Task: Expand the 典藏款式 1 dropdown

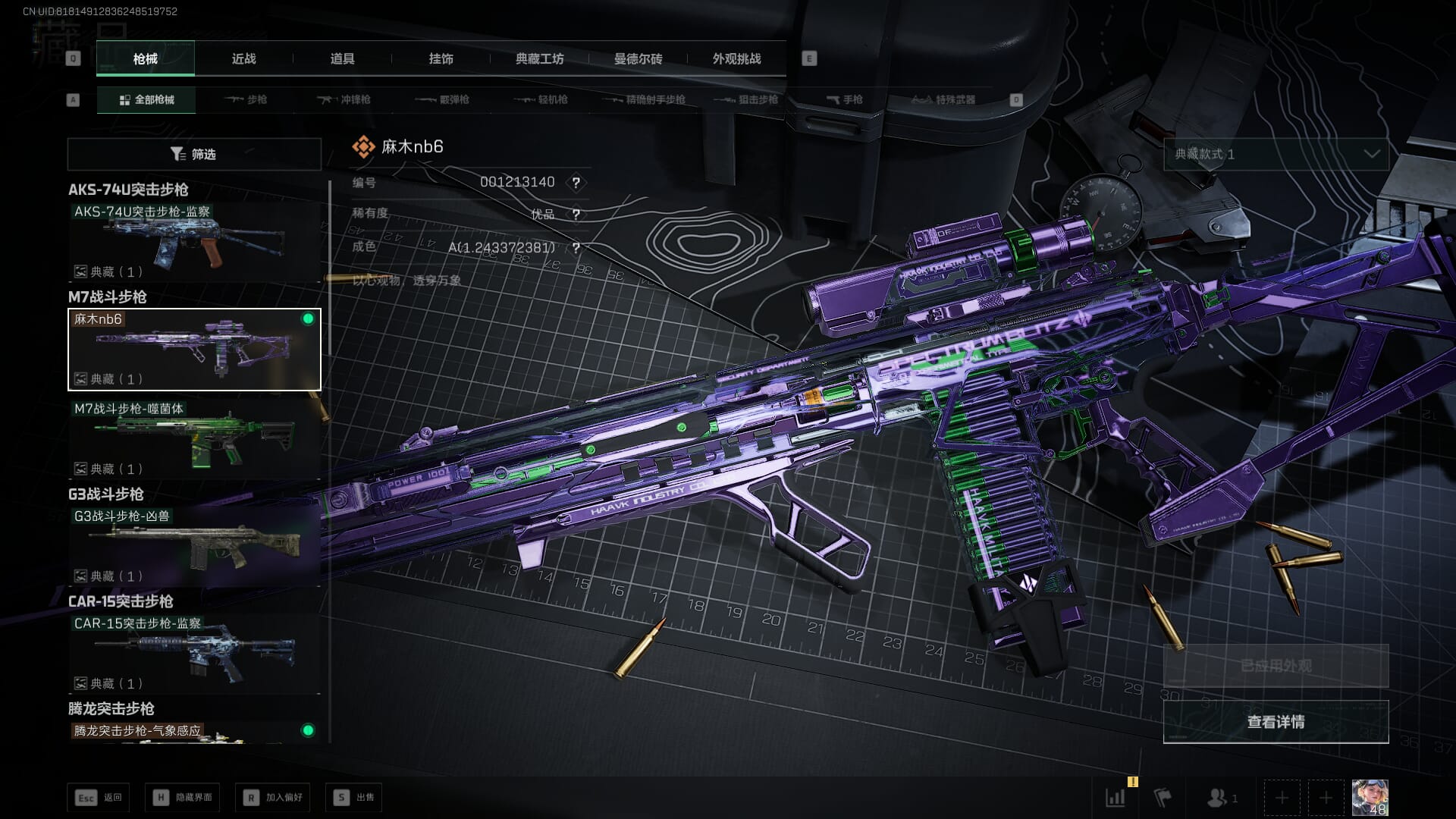Action: (1276, 154)
